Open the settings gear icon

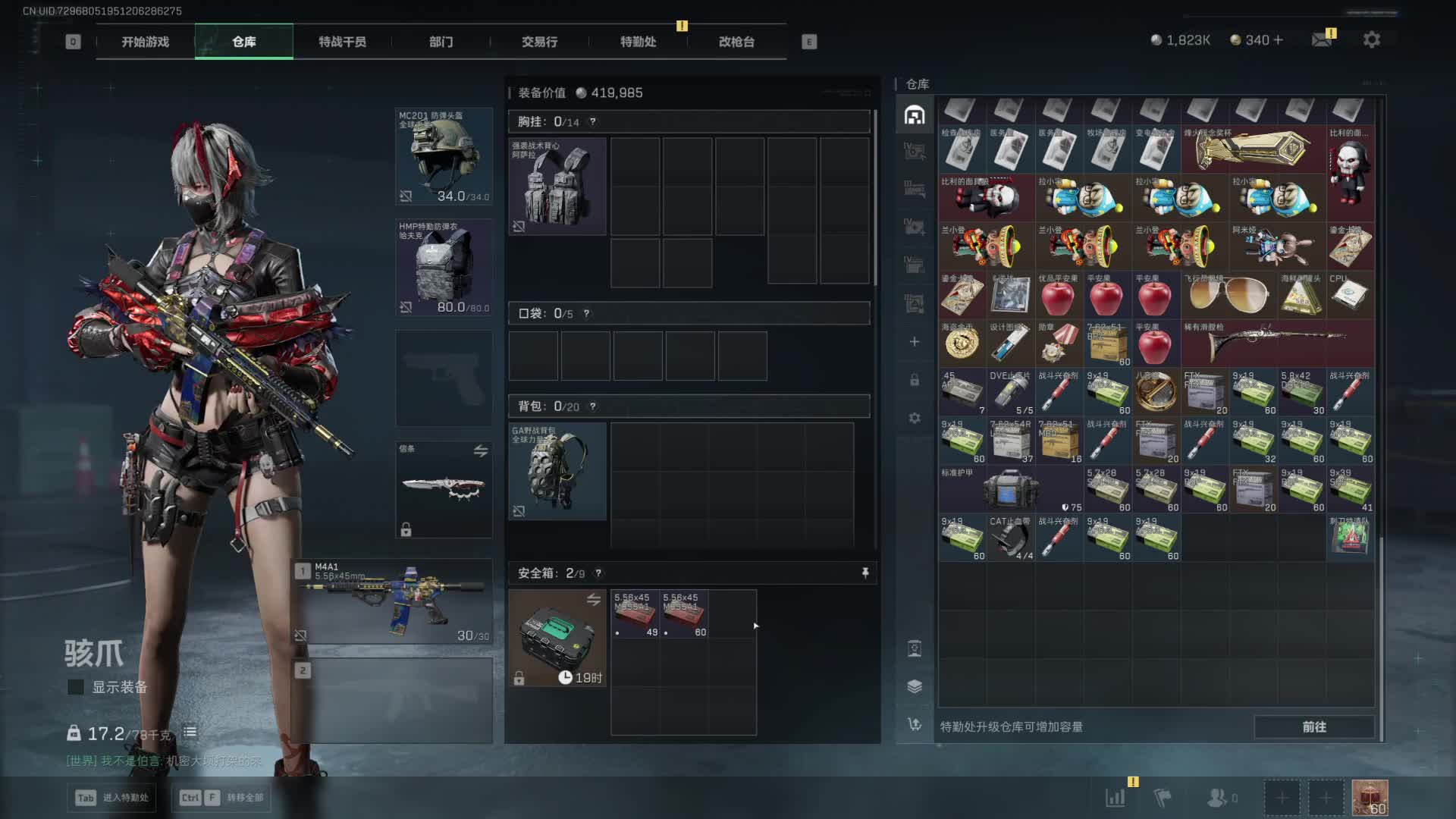(x=1371, y=39)
